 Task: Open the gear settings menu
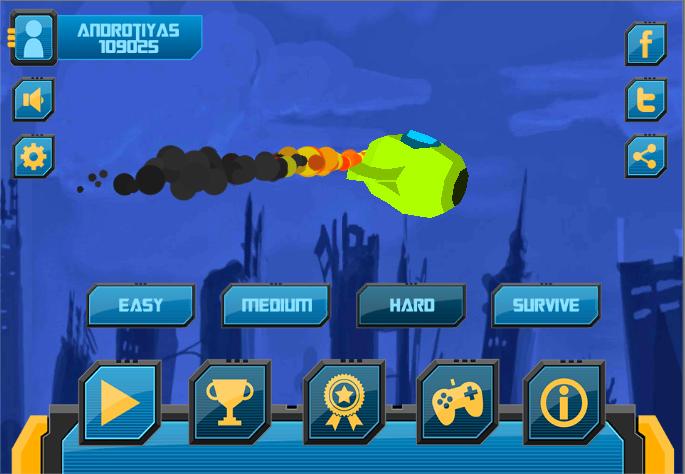coord(34,157)
